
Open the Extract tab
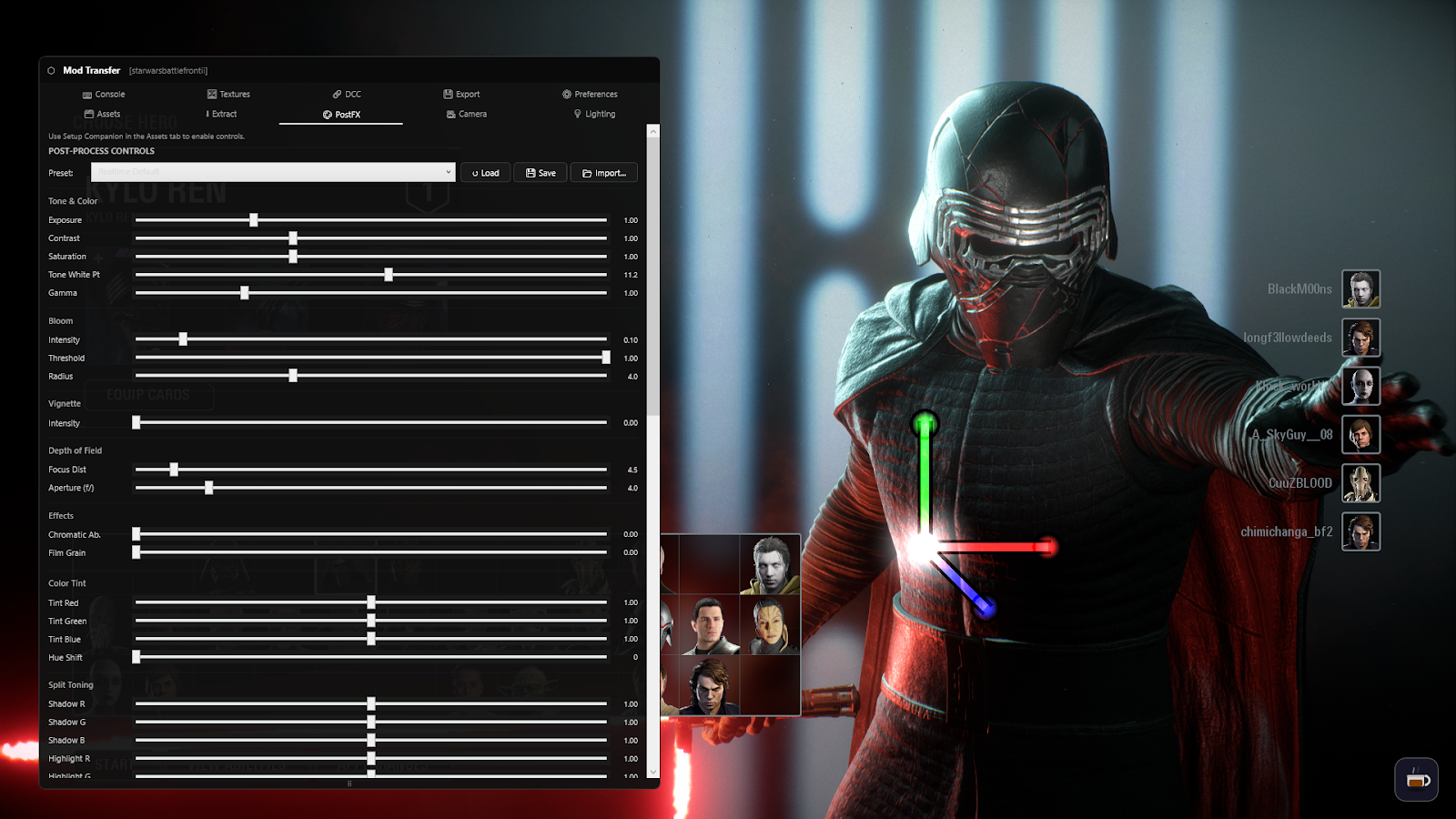click(x=221, y=114)
